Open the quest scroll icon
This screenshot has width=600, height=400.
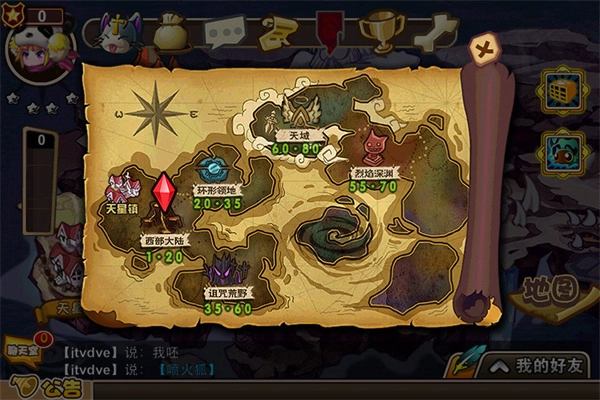[x=275, y=33]
